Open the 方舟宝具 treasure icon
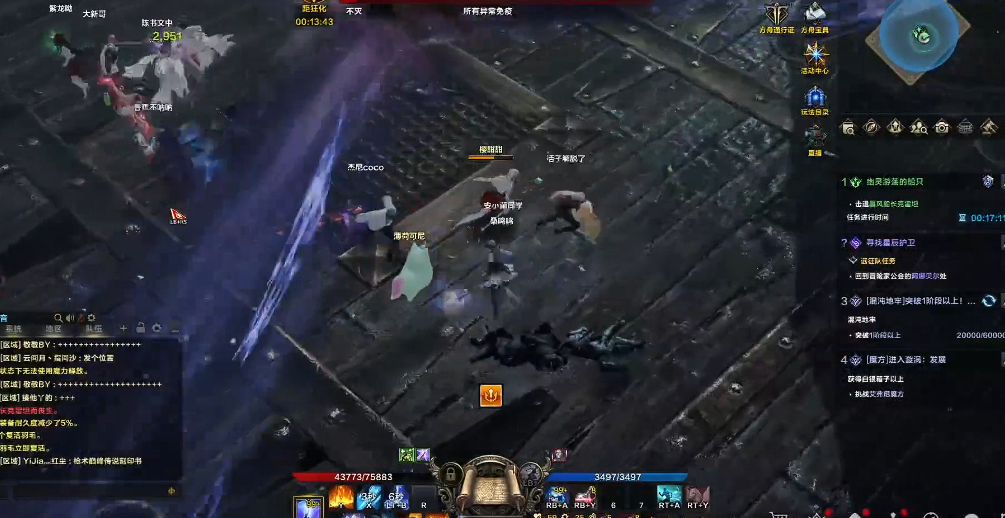Viewport: 1005px width, 518px height. [x=815, y=14]
